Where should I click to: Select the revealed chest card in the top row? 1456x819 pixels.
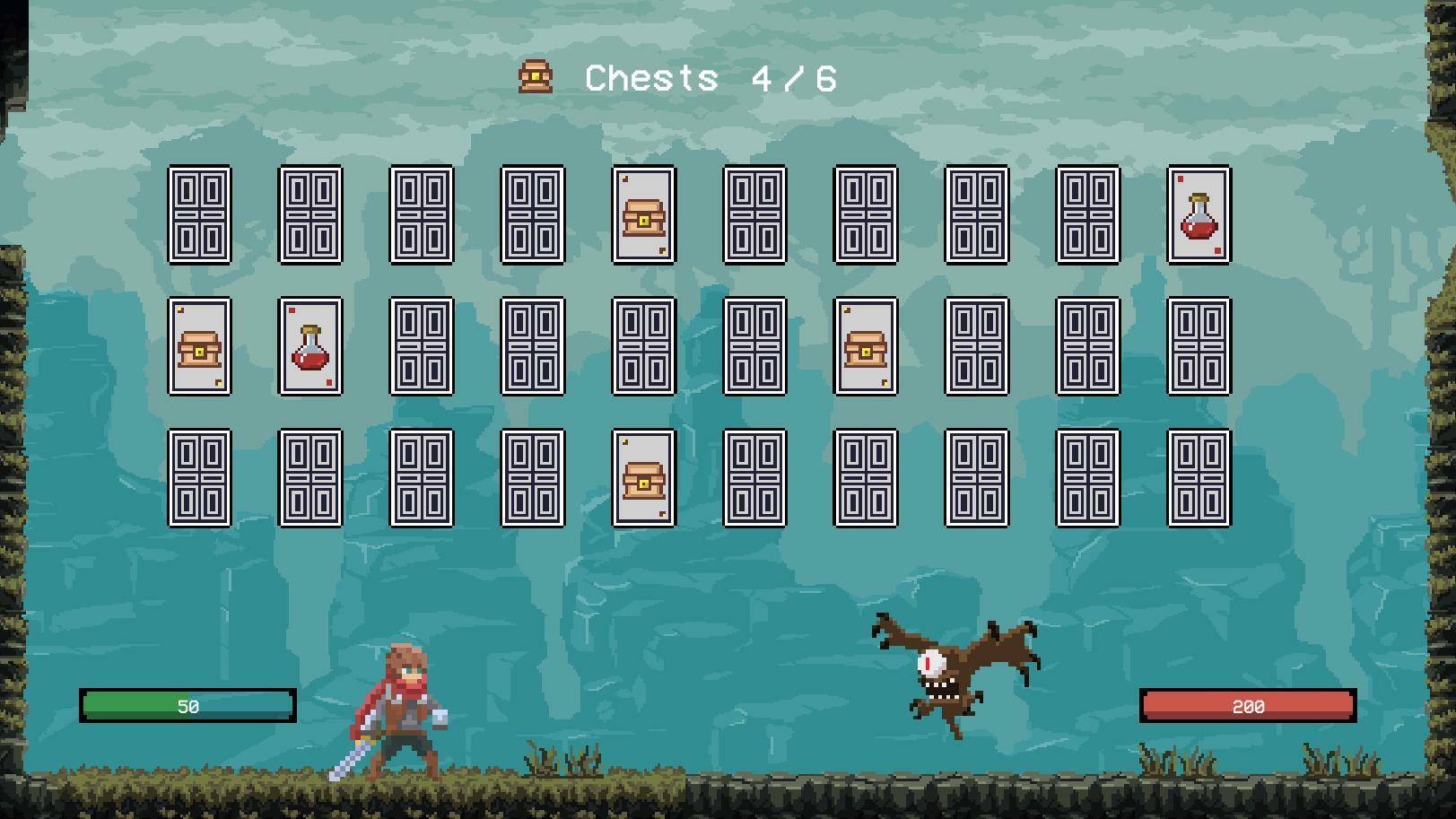pyautogui.click(x=645, y=215)
